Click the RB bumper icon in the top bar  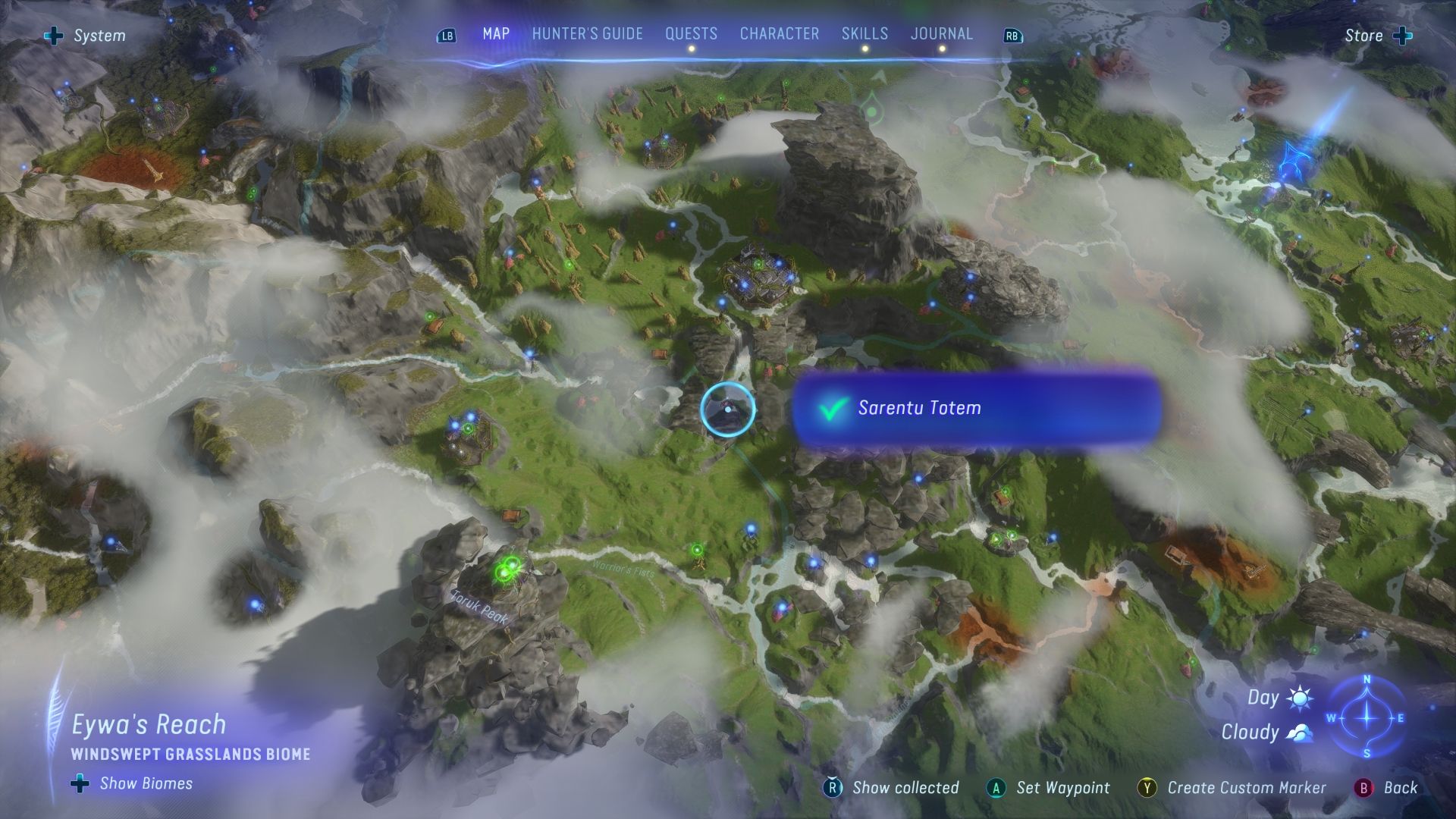click(1011, 35)
